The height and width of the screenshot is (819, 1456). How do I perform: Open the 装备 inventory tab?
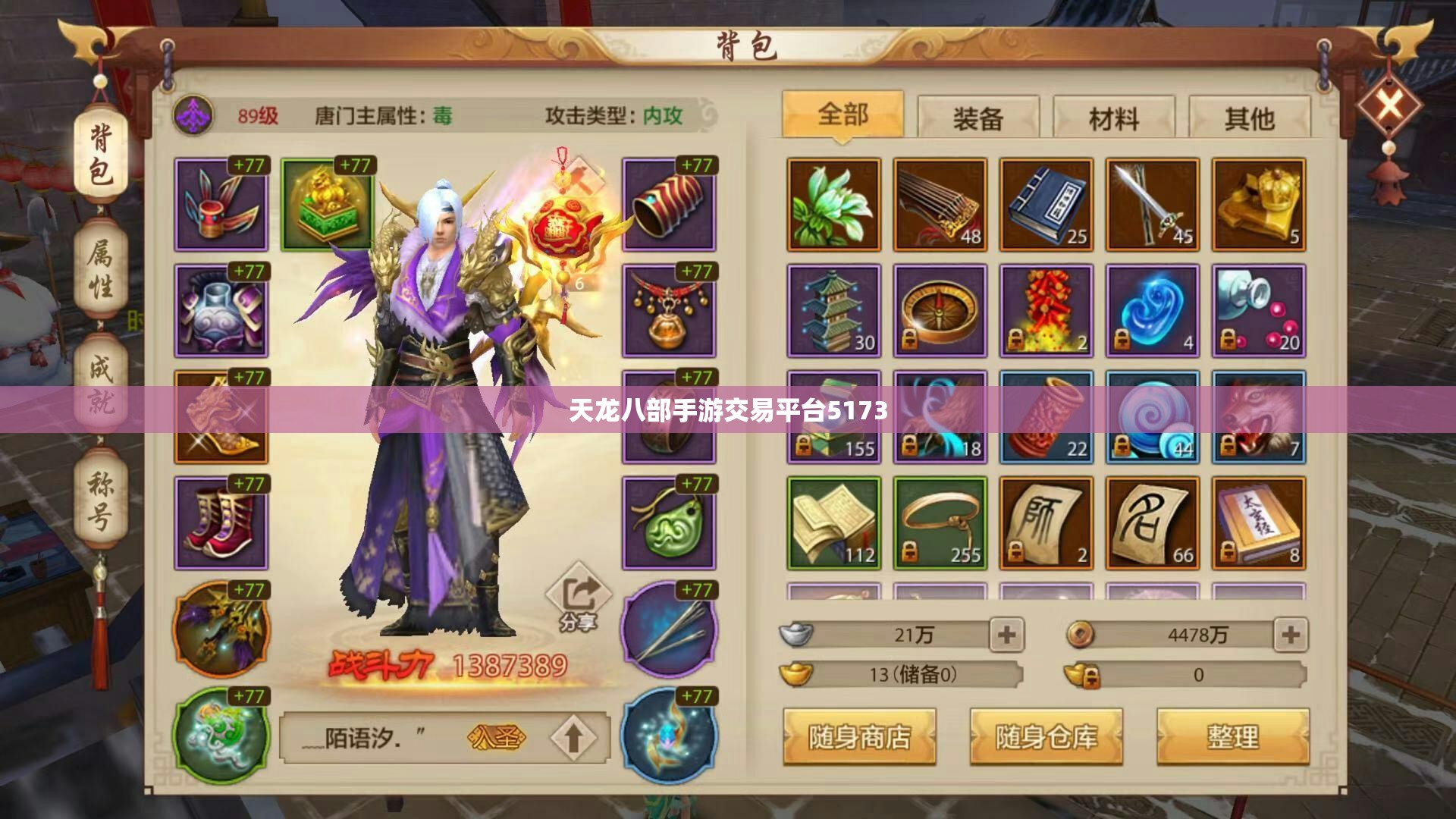tap(978, 115)
